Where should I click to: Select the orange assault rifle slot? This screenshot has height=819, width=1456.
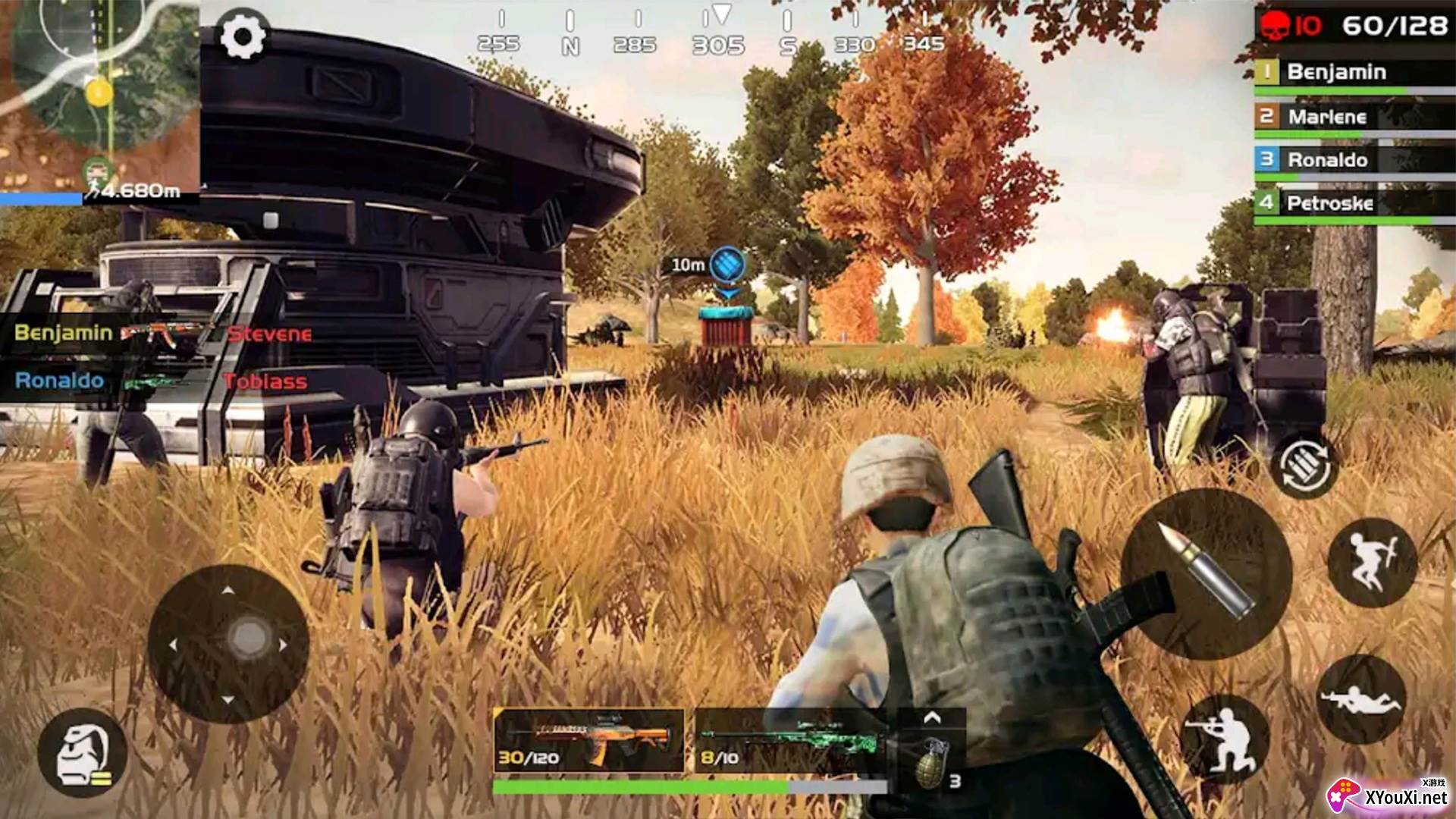tap(588, 741)
